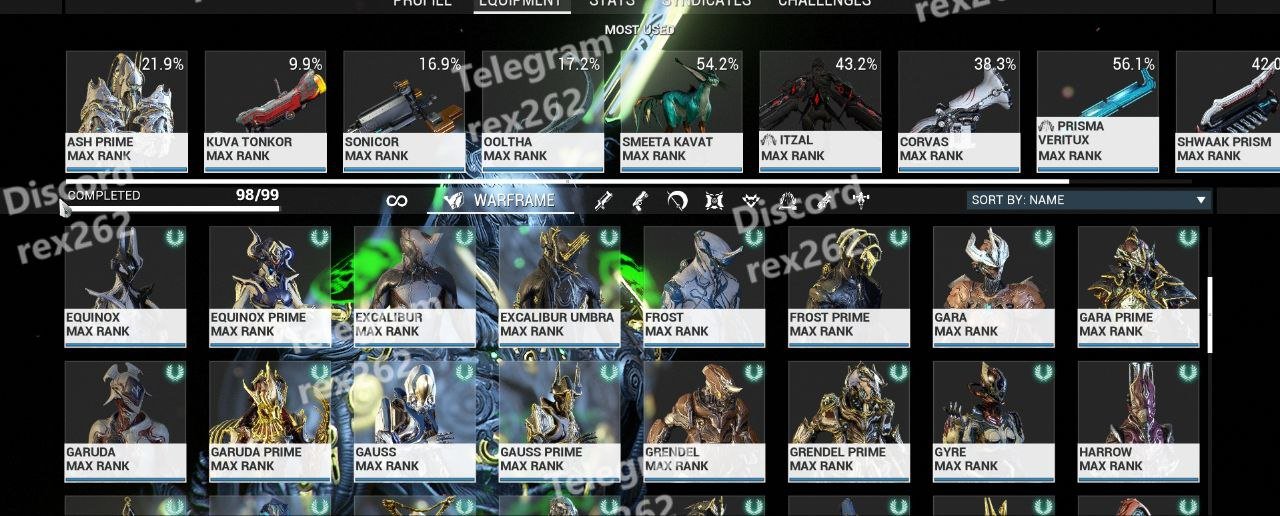Select the Excalibur Umbra warframe tile

(559, 286)
